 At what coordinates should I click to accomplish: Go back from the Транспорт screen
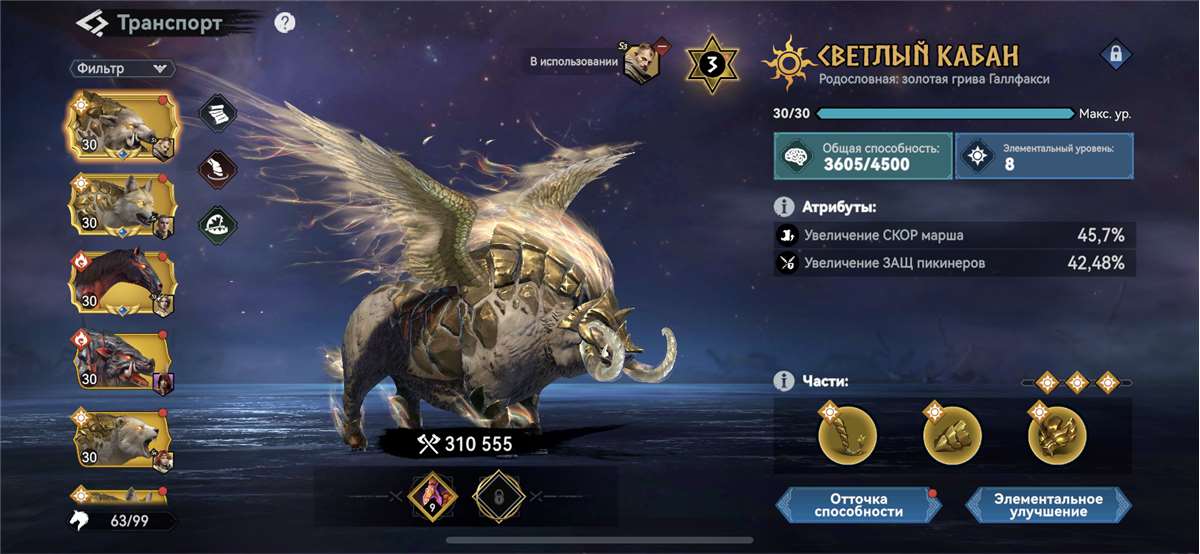pyautogui.click(x=94, y=23)
